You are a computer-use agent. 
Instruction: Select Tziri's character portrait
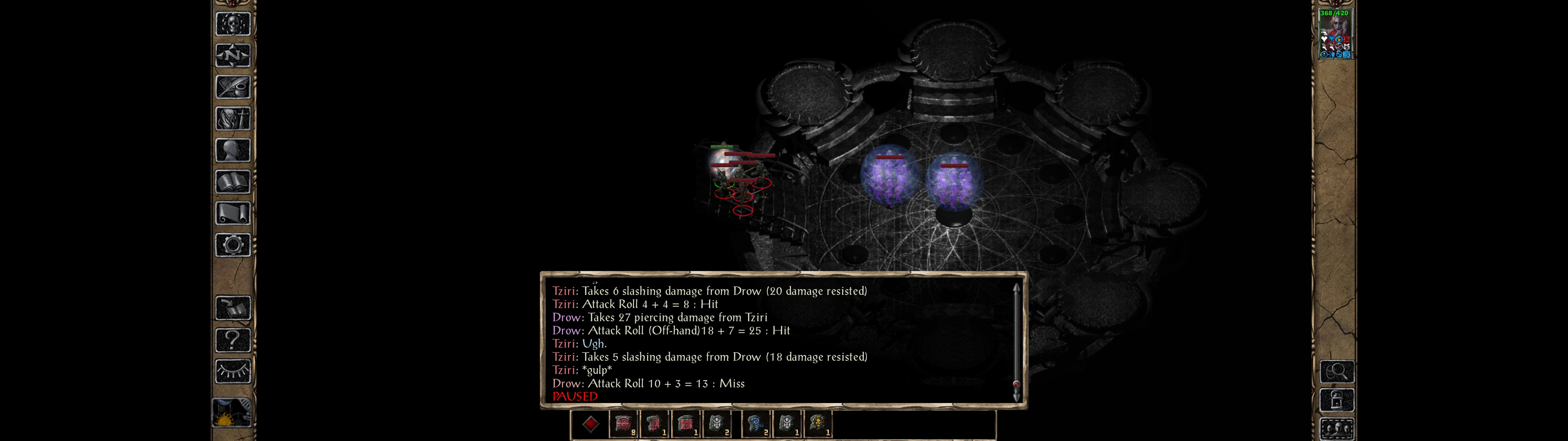[x=1335, y=34]
